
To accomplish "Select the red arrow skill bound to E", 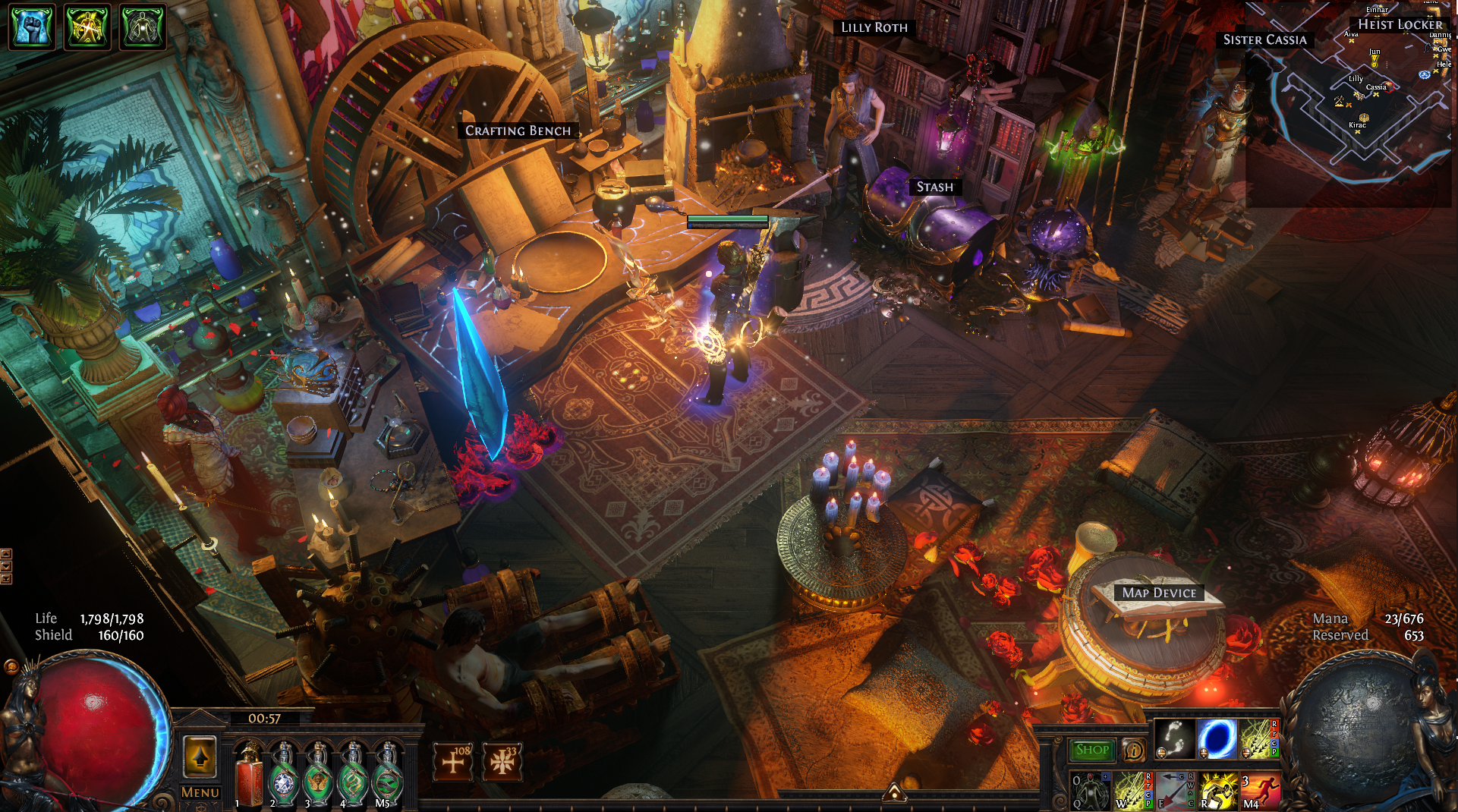I will tap(1174, 791).
